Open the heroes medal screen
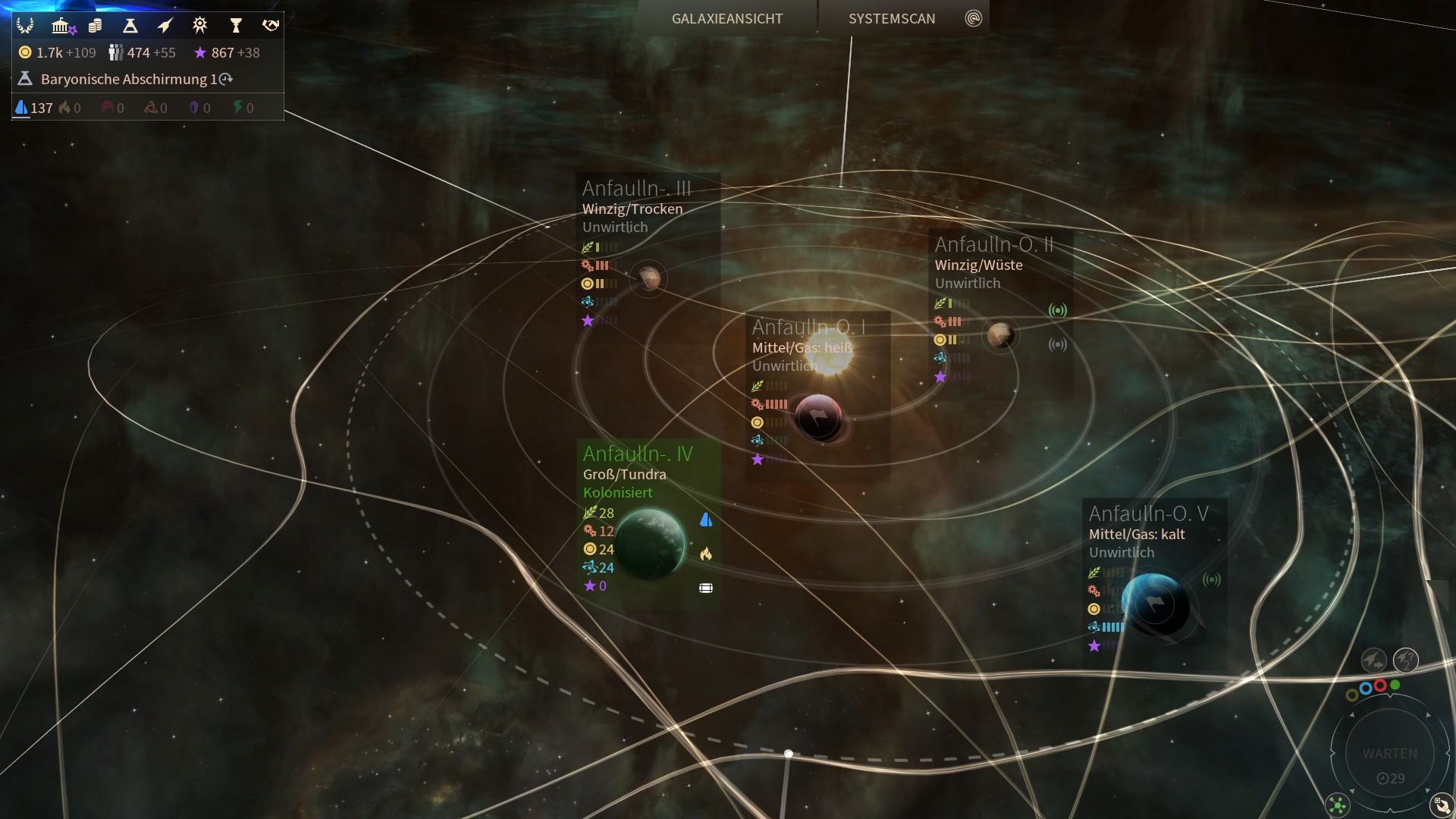 click(x=199, y=26)
